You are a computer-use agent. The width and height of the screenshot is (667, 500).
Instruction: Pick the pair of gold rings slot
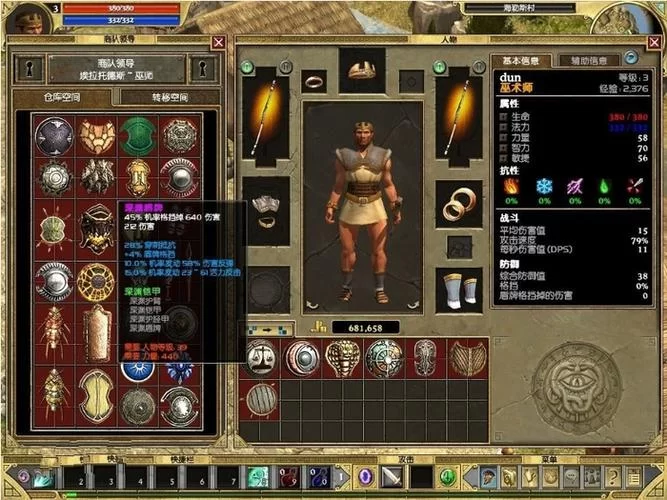click(x=459, y=204)
